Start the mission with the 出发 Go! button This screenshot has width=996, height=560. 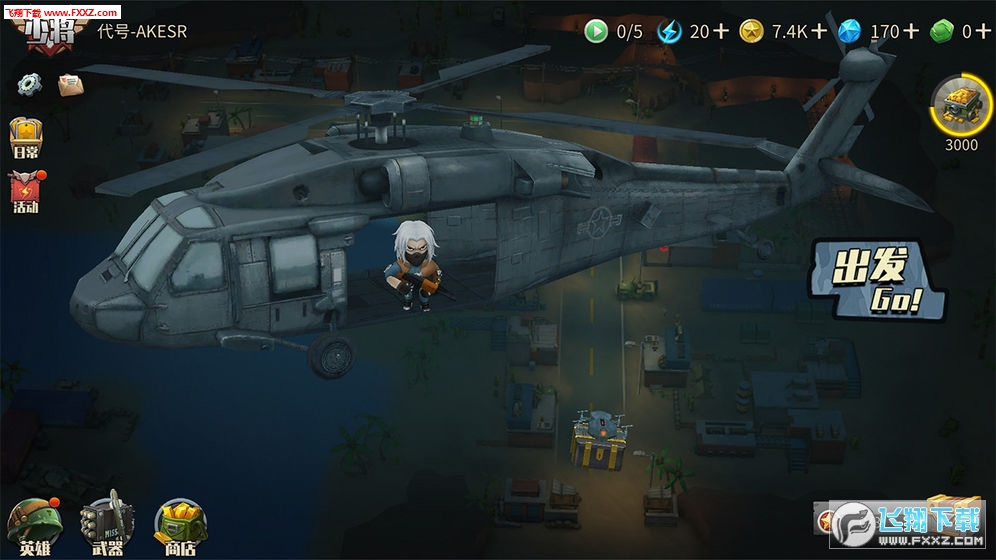pyautogui.click(x=877, y=277)
